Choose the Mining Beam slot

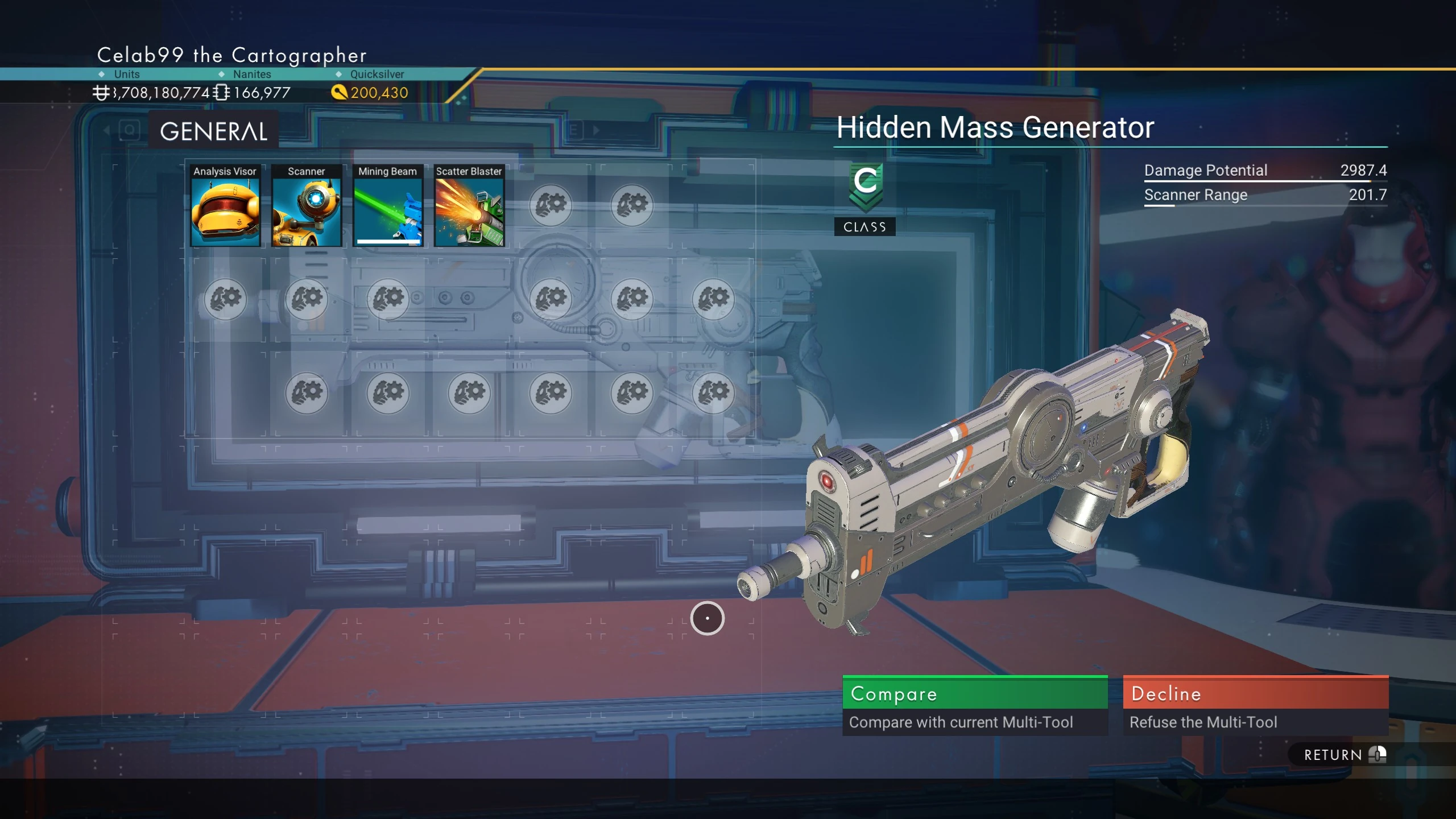388,206
